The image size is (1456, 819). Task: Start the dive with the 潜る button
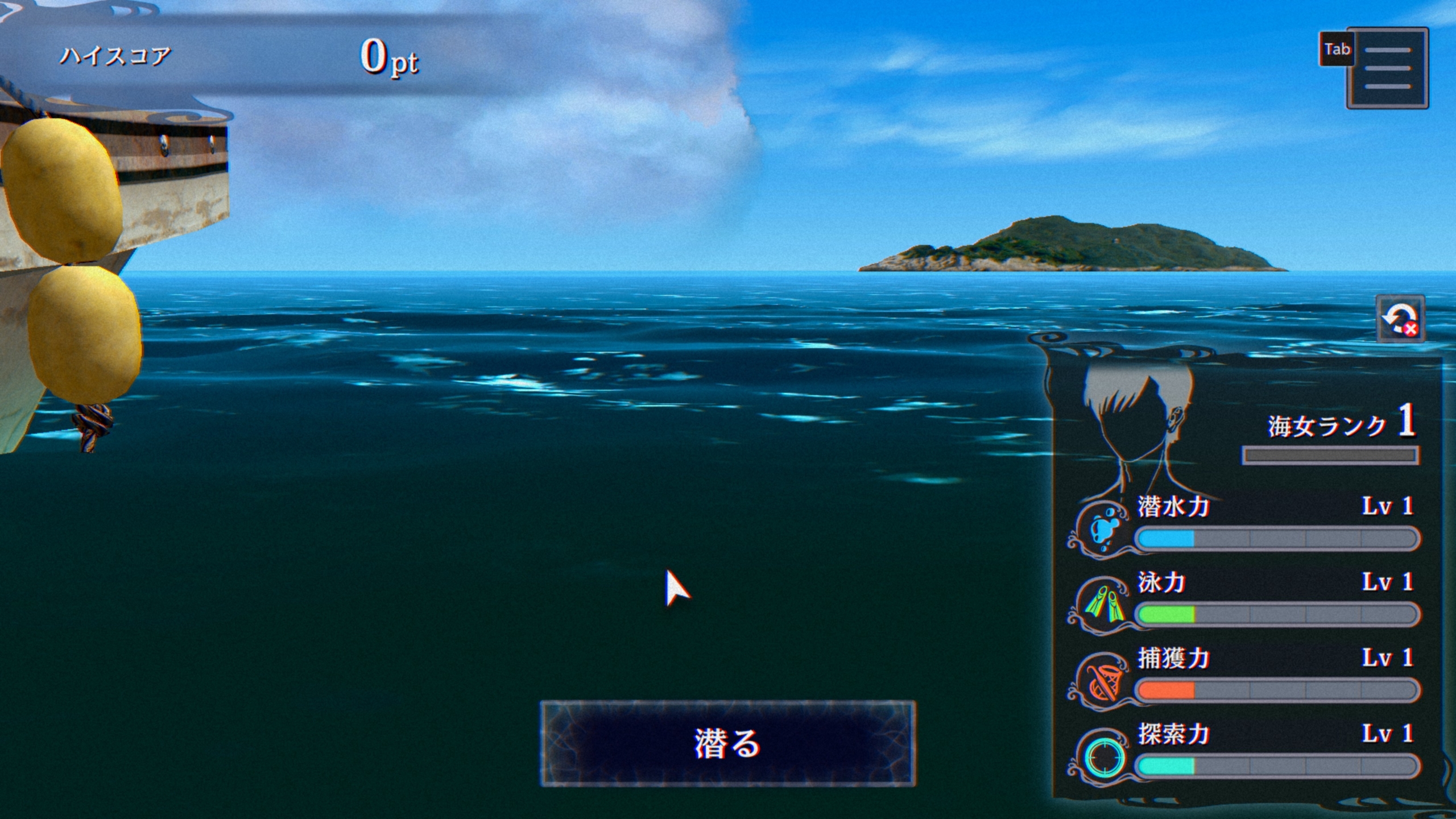[x=727, y=743]
